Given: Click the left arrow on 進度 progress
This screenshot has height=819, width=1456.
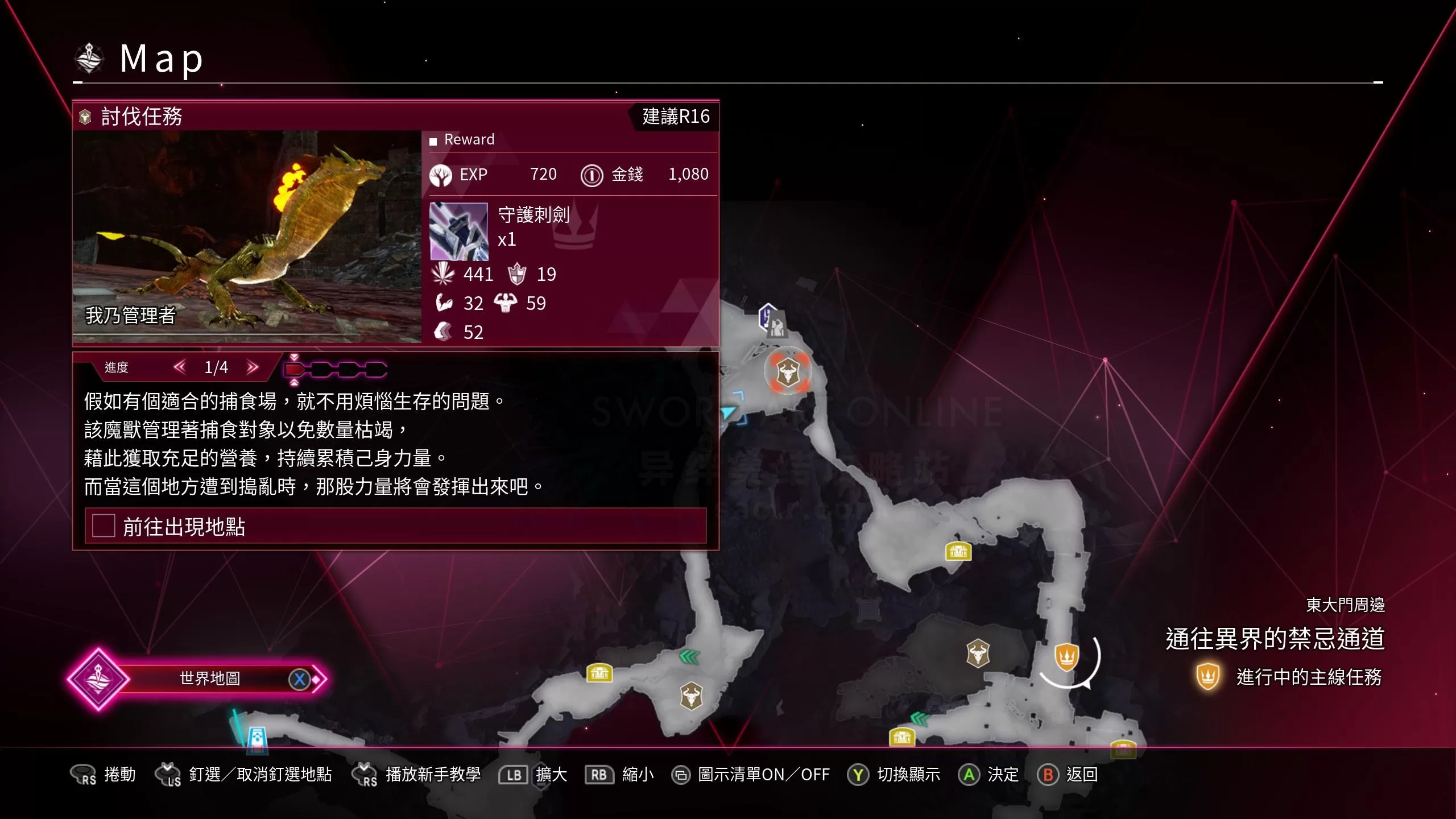Looking at the screenshot, I should tap(179, 368).
